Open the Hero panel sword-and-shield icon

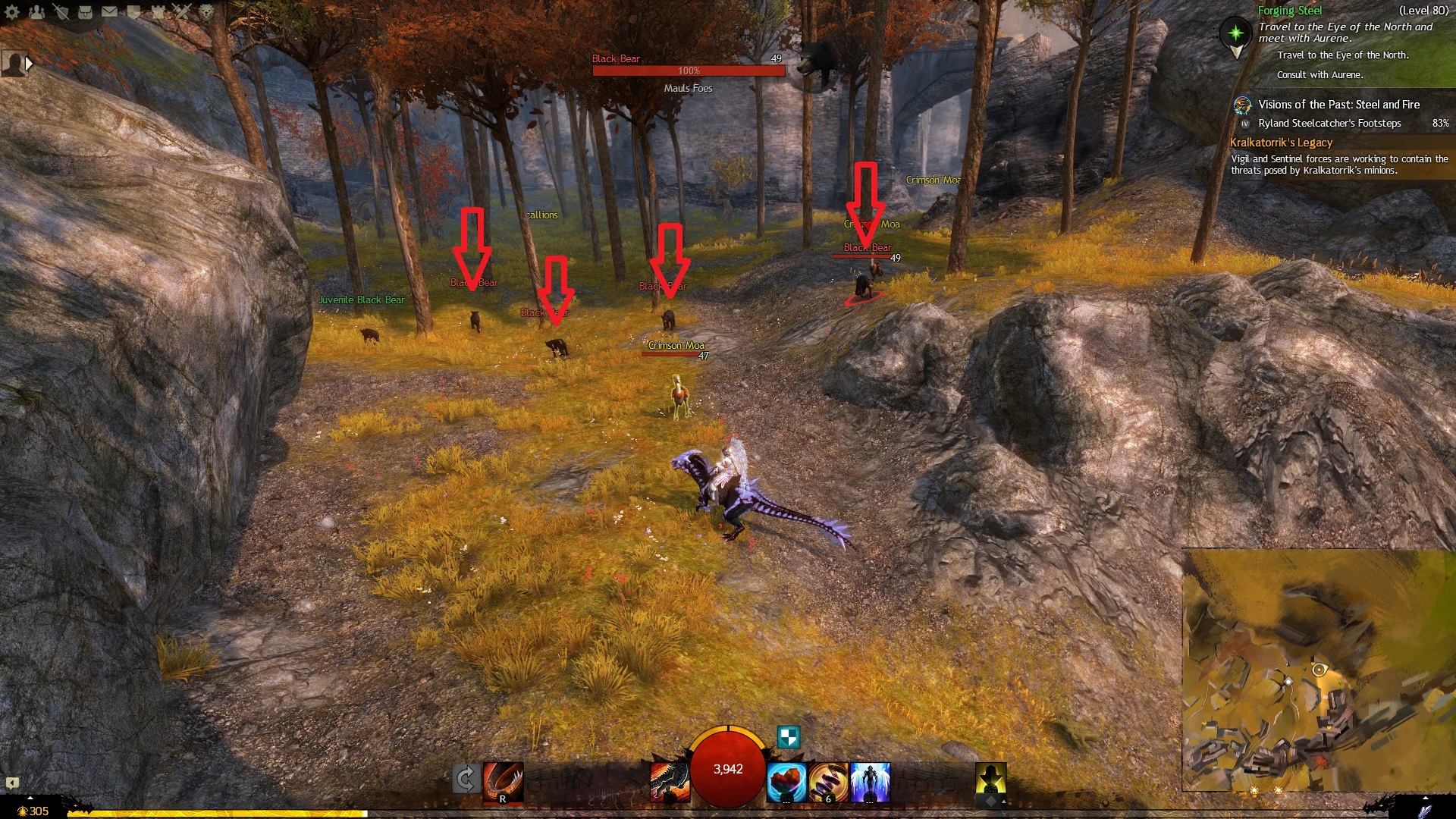tap(61, 11)
